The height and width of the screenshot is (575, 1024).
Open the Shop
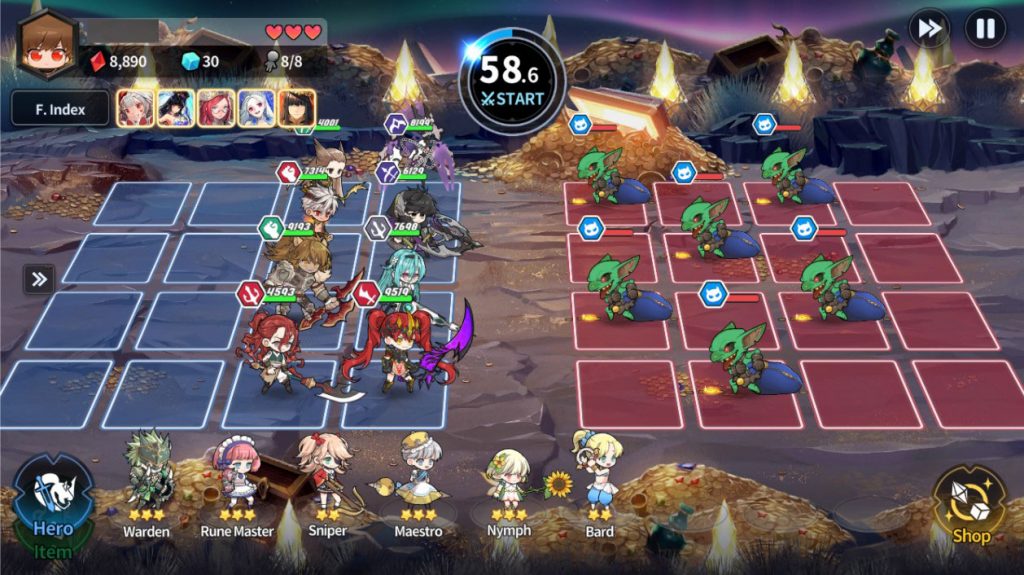click(968, 508)
